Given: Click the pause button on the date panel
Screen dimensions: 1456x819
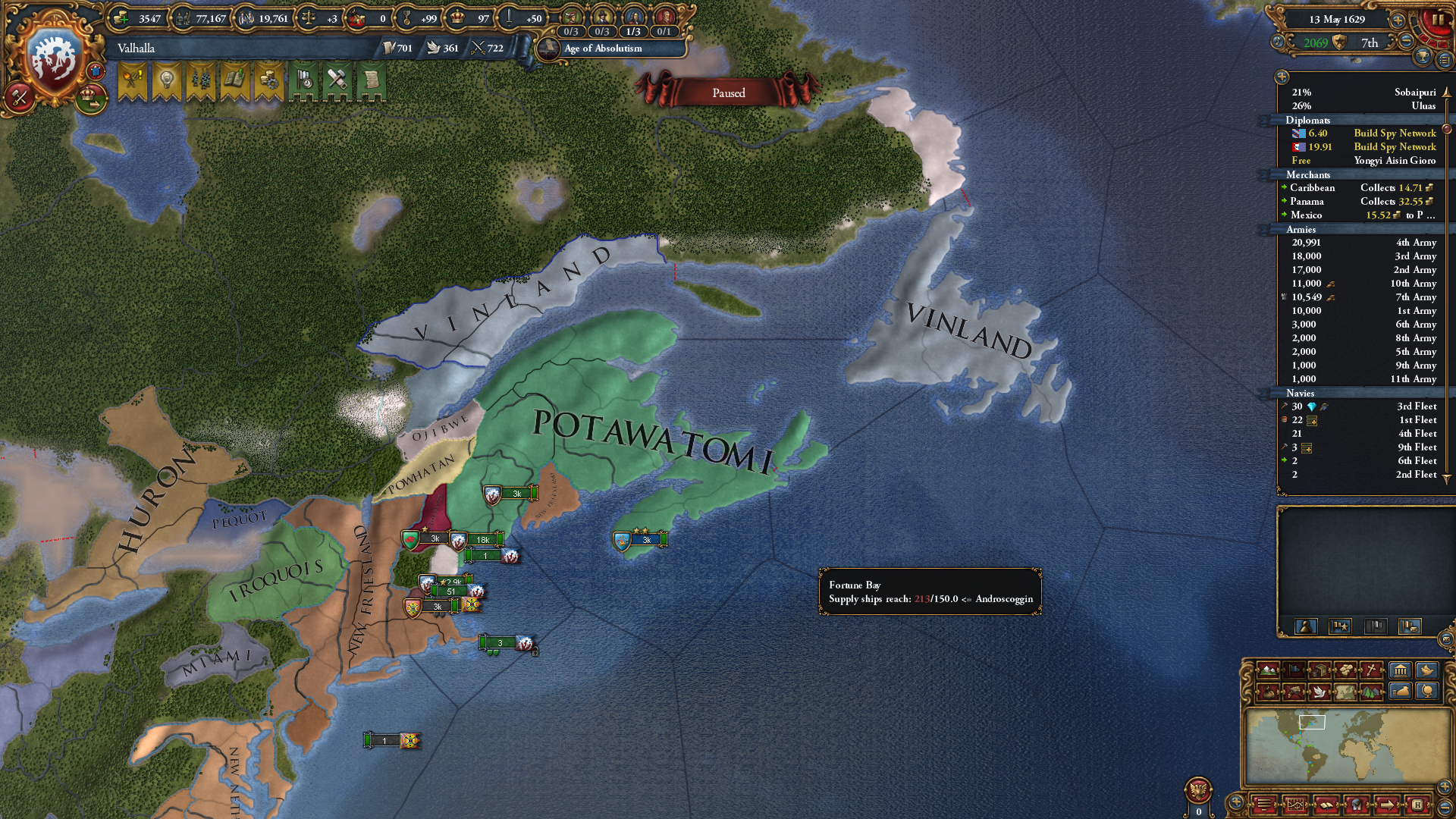Looking at the screenshot, I should (x=1437, y=20).
